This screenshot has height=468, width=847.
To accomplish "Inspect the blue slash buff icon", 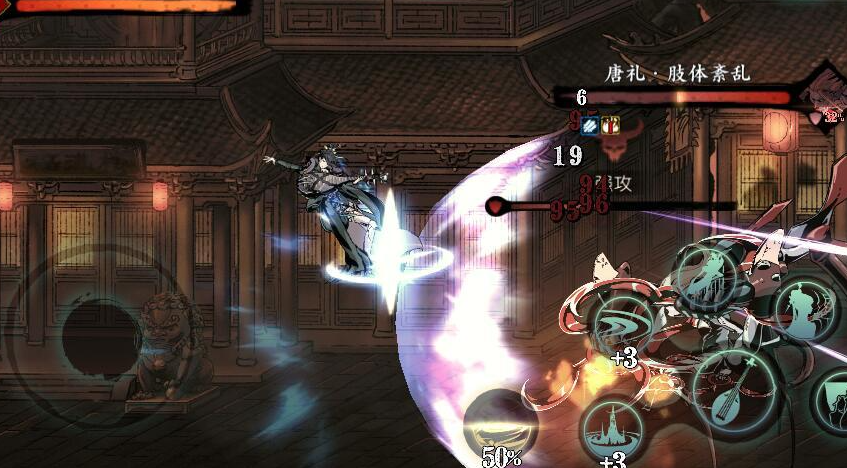I will pyautogui.click(x=590, y=126).
